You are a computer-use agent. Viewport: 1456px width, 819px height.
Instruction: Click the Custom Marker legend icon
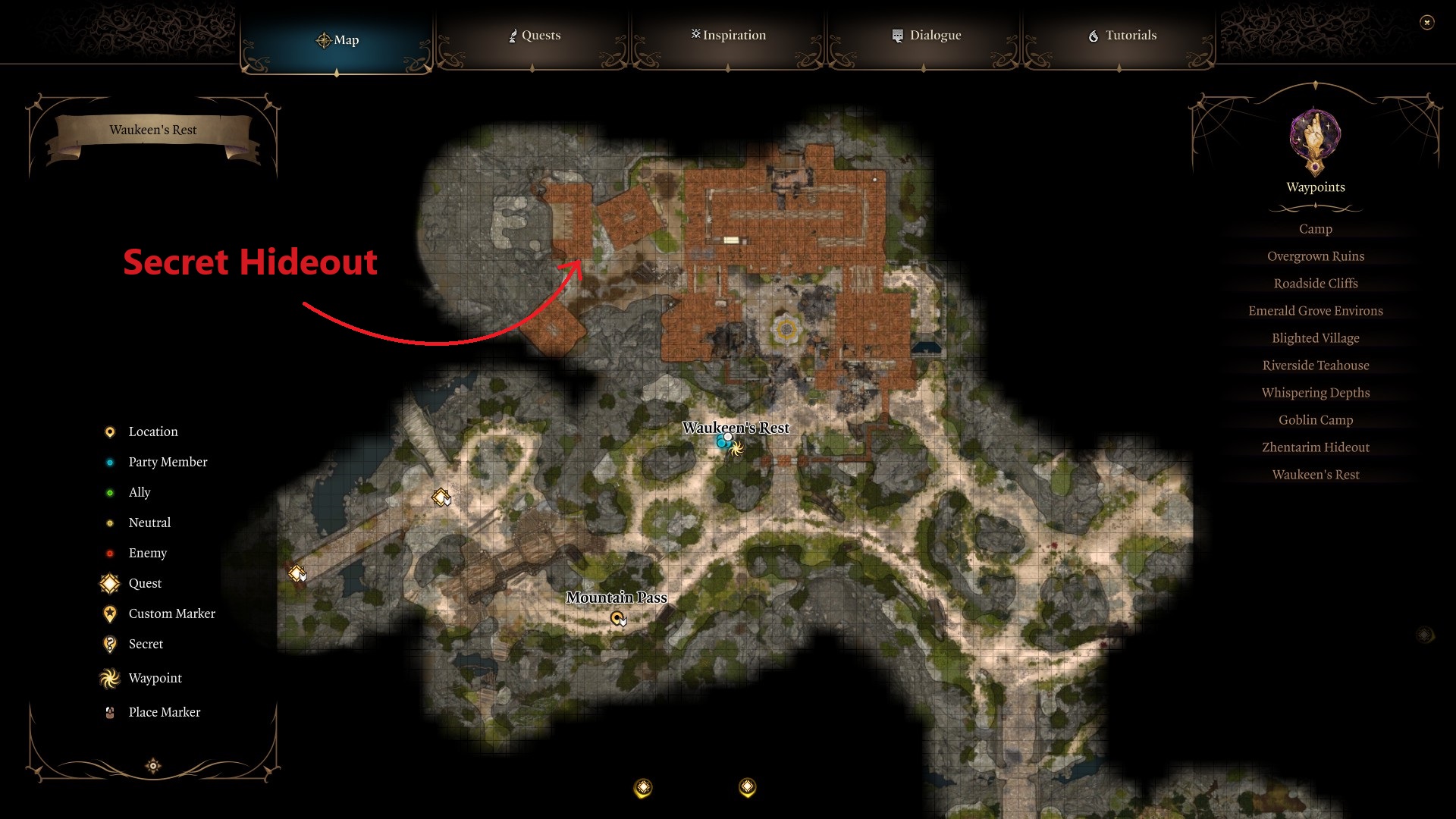(x=110, y=613)
